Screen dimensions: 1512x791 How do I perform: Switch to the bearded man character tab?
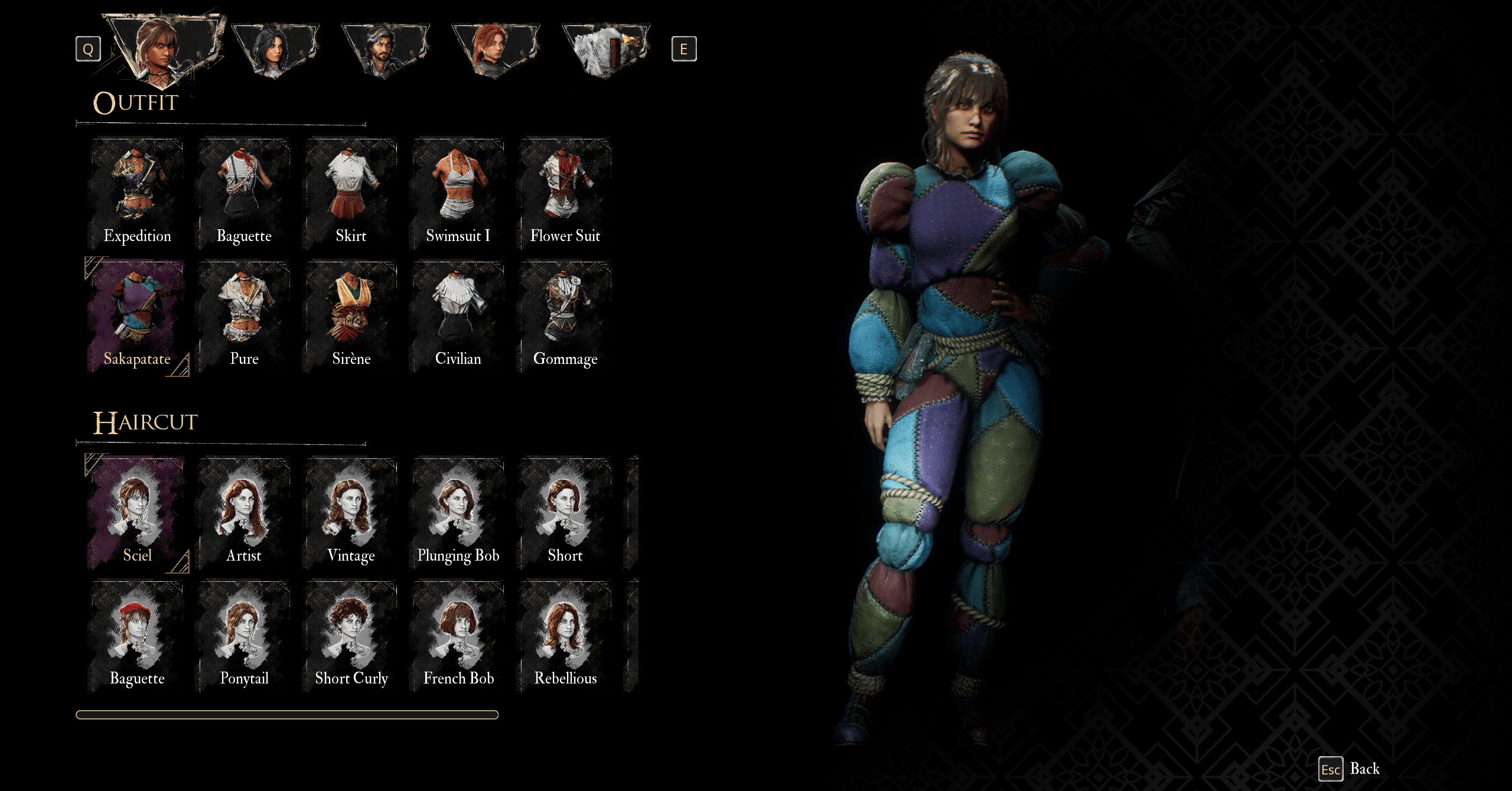385,50
